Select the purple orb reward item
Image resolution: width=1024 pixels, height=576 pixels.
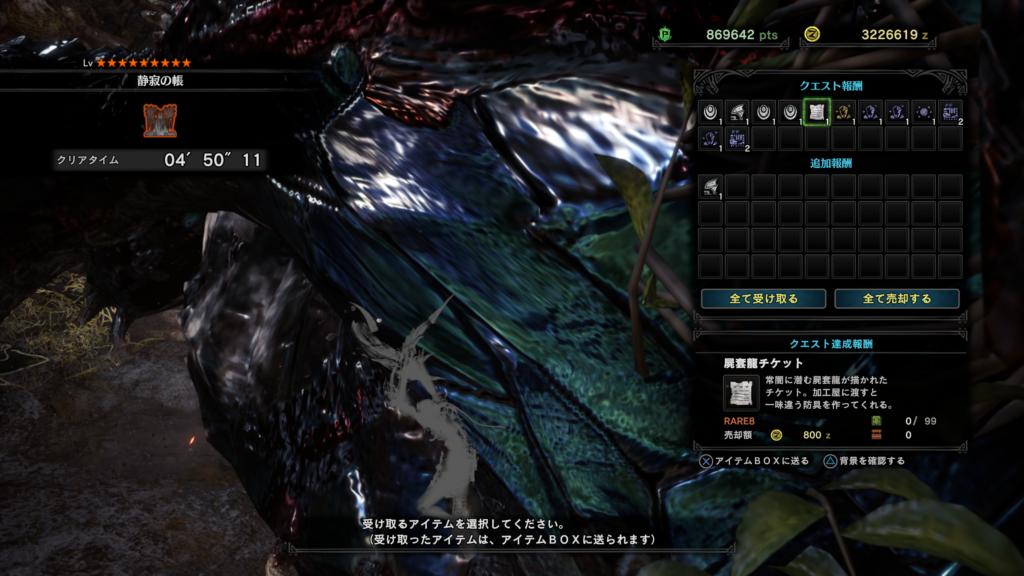point(923,112)
